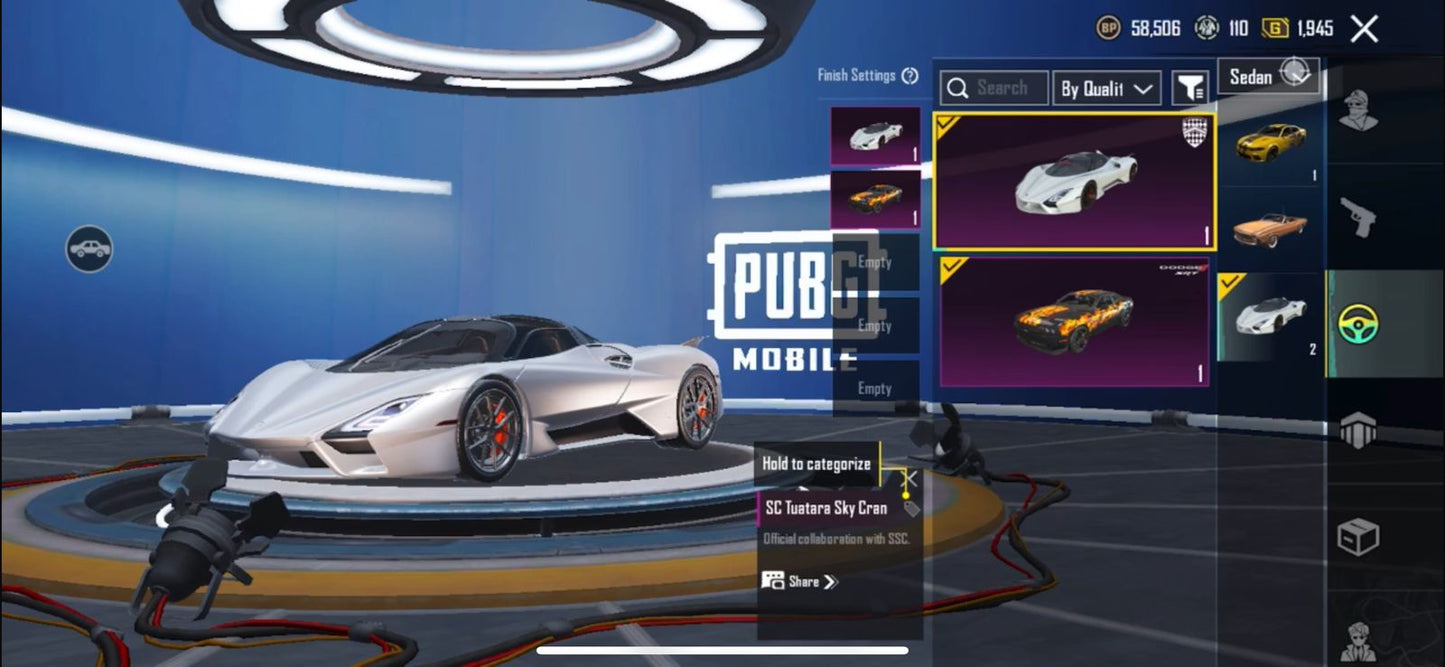Screen dimensions: 1445x667
Task: Select the flame-painted Dodge skin card
Action: (x=1074, y=321)
